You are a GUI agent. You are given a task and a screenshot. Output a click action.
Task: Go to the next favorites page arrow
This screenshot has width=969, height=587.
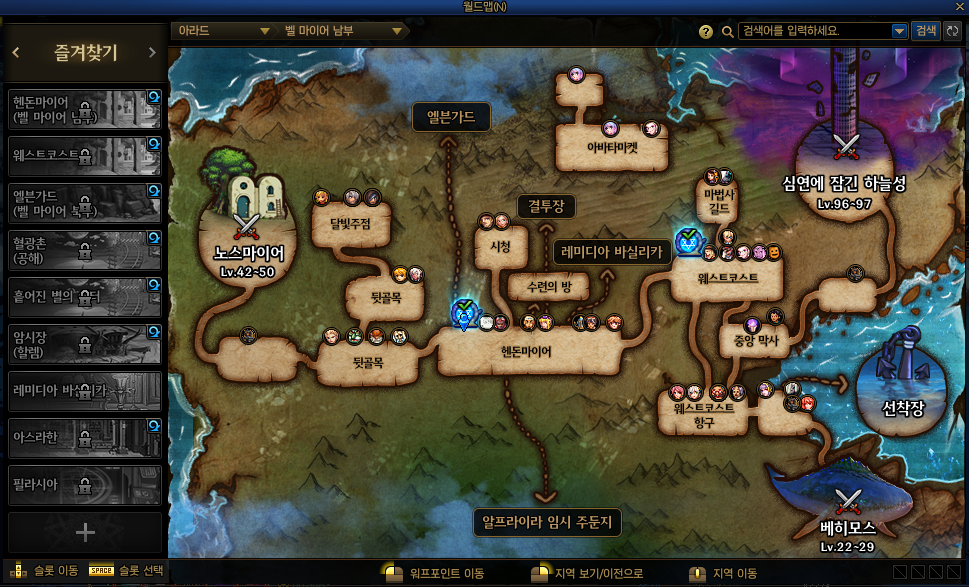click(x=152, y=53)
